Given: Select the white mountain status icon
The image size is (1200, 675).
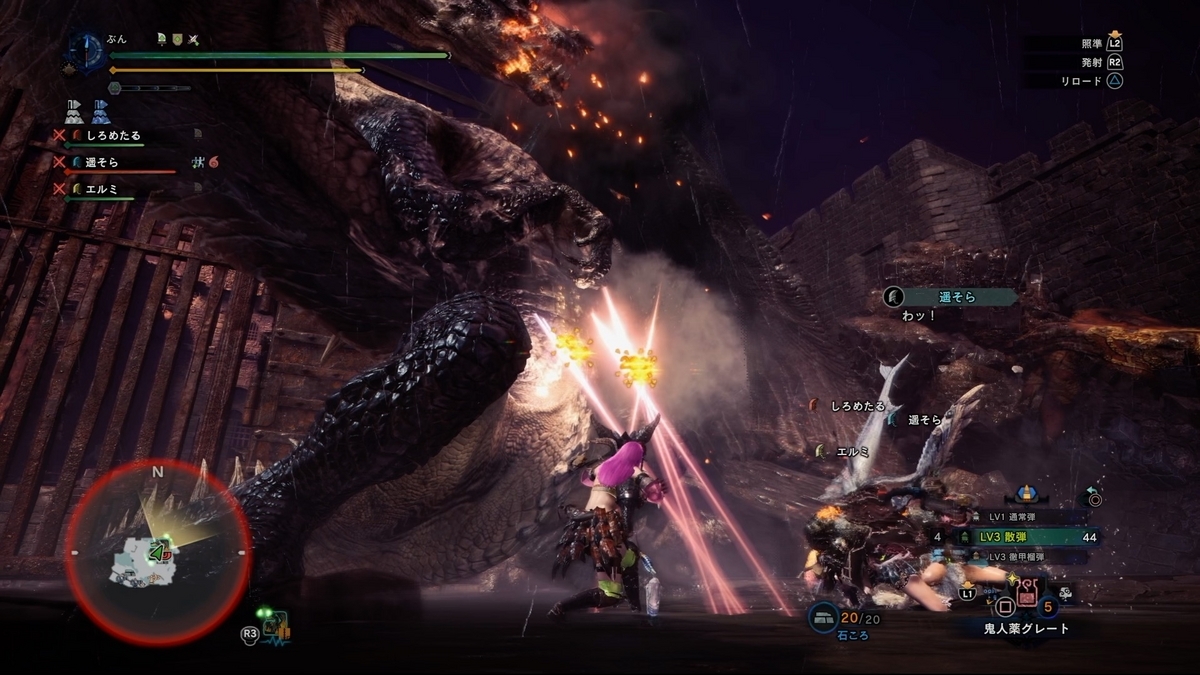Looking at the screenshot, I should [74, 110].
